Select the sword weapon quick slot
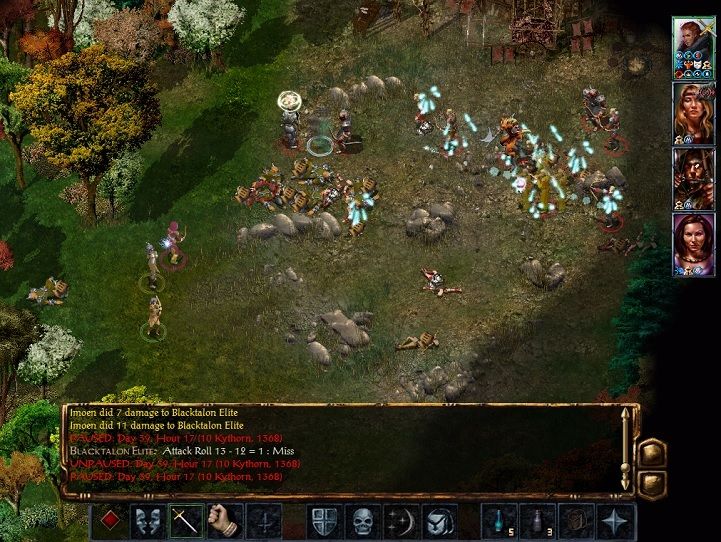721x542 pixels. click(x=187, y=521)
